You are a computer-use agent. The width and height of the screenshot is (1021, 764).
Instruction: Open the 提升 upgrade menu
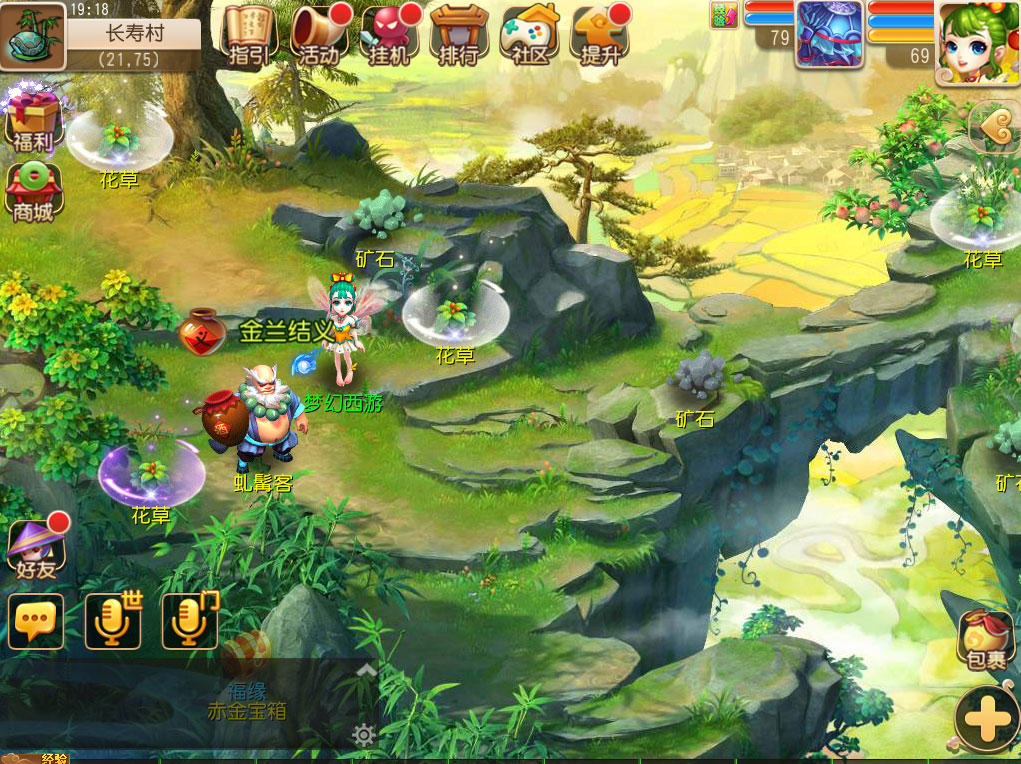(599, 35)
